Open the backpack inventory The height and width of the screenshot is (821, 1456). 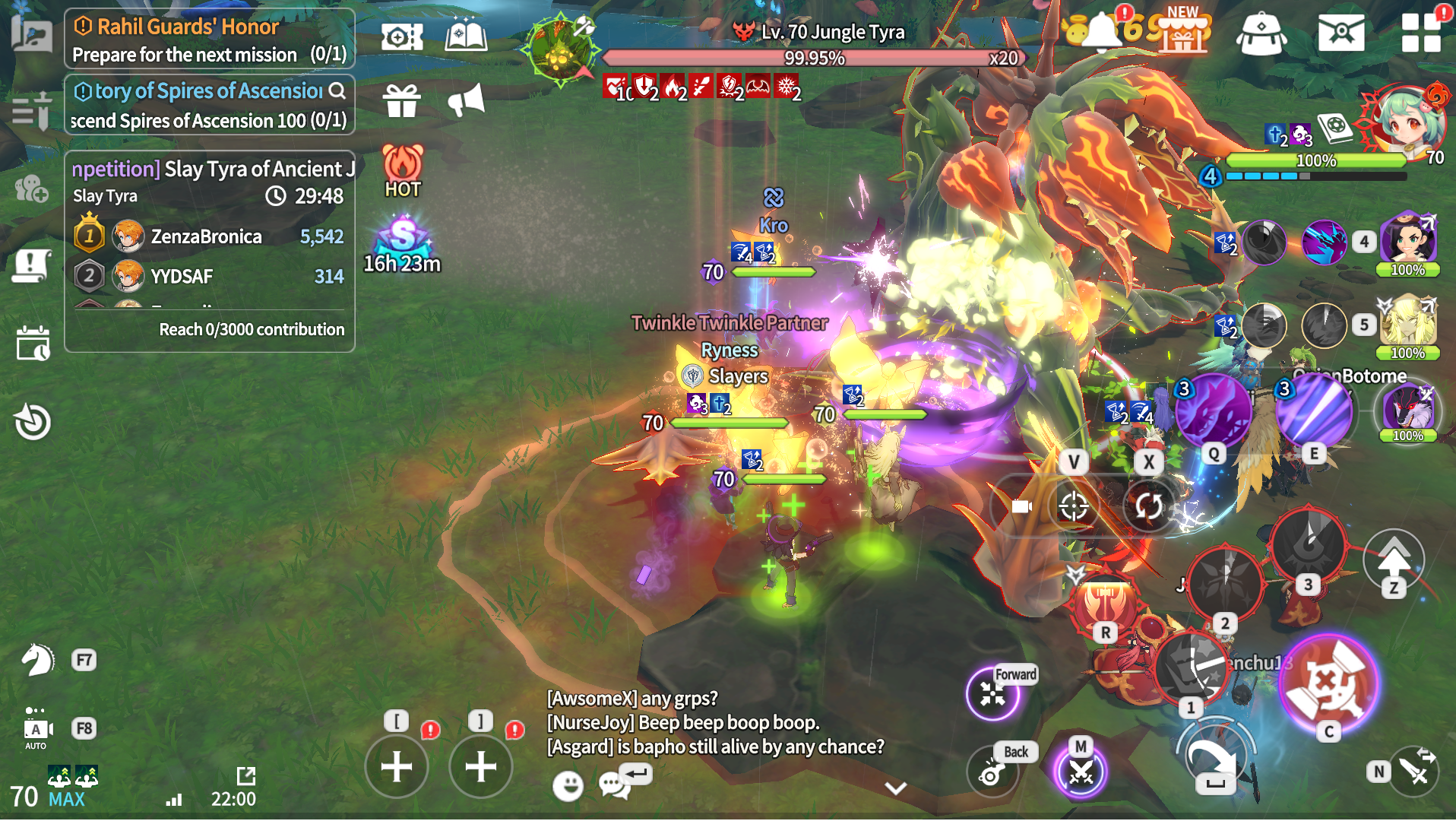[1261, 34]
